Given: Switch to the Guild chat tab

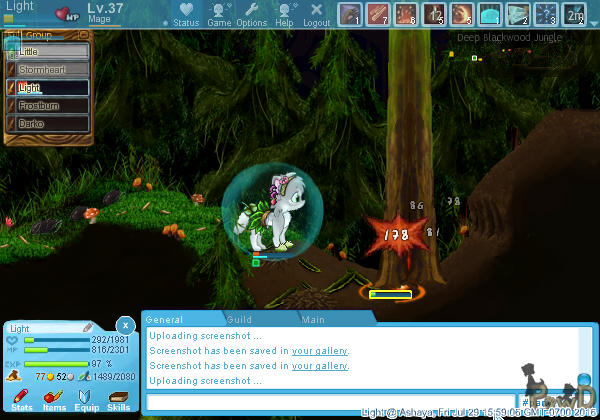Looking at the screenshot, I should (238, 320).
